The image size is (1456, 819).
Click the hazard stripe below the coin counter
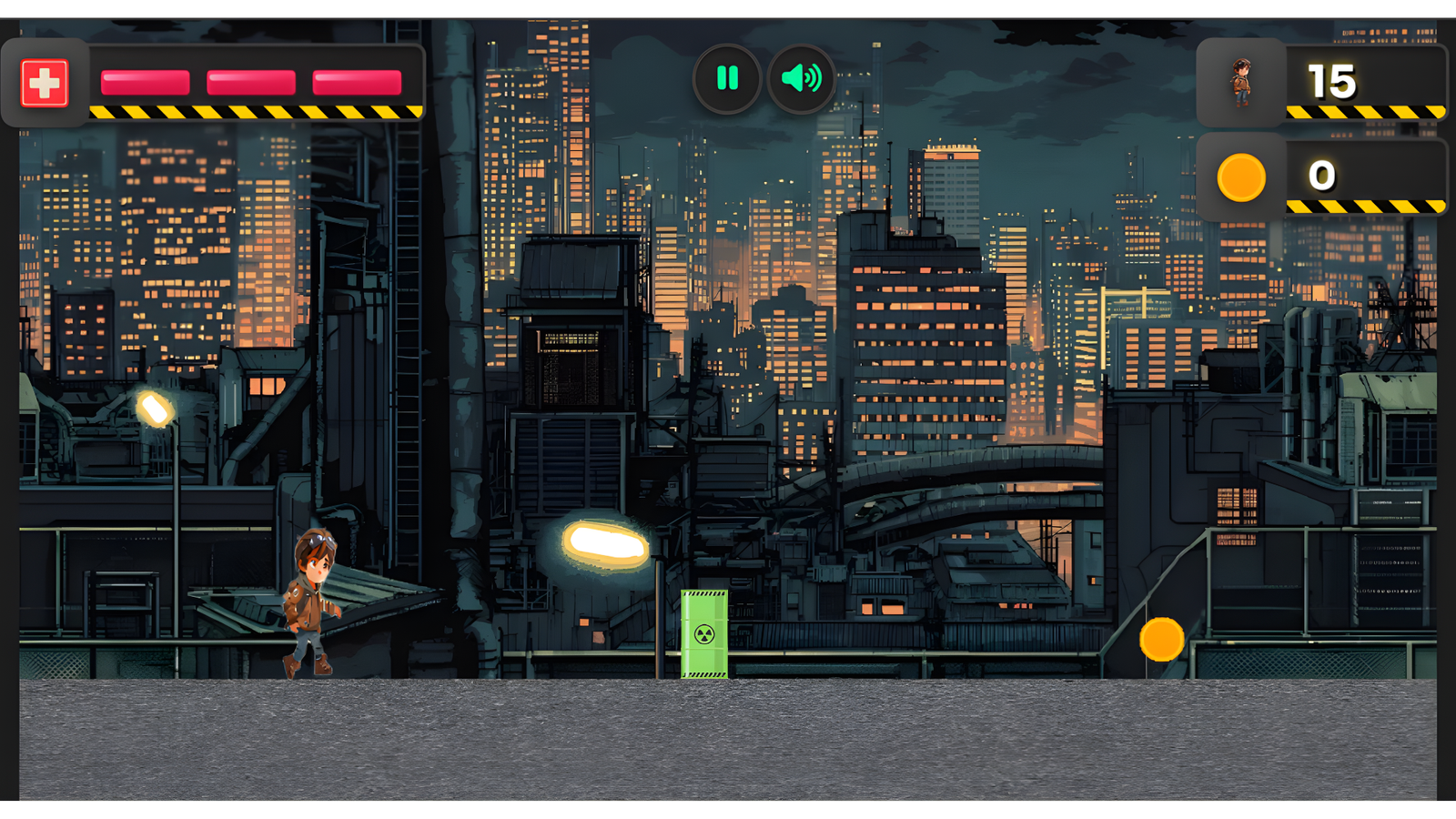[1365, 205]
